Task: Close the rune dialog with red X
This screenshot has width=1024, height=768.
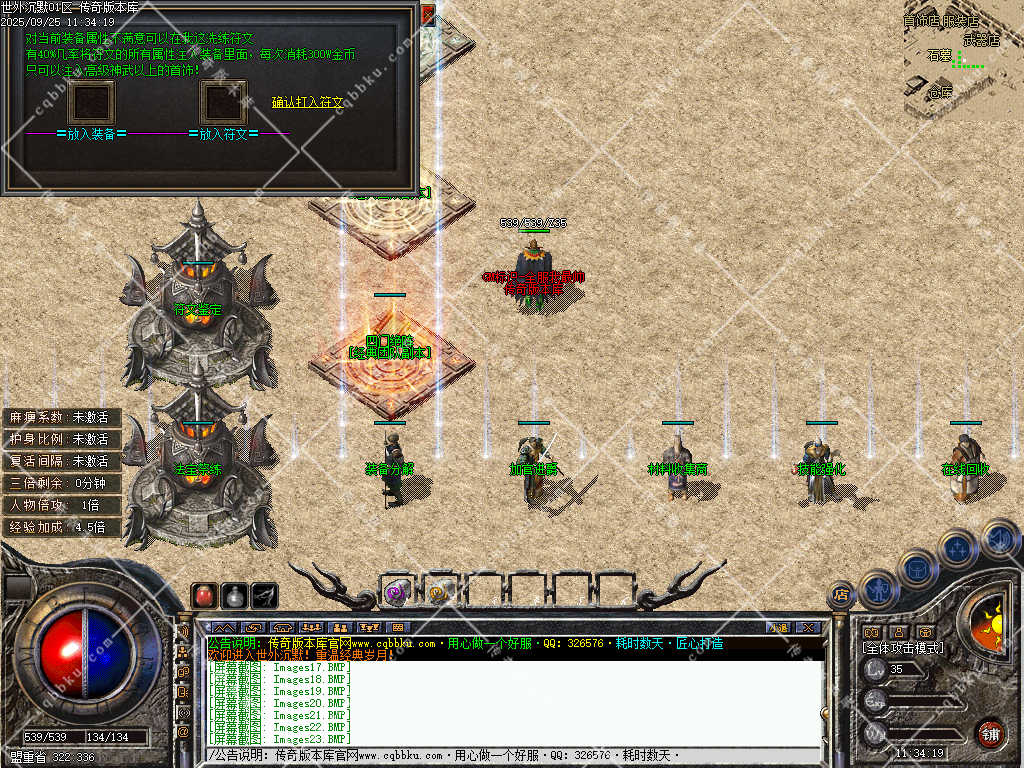Action: click(x=428, y=13)
